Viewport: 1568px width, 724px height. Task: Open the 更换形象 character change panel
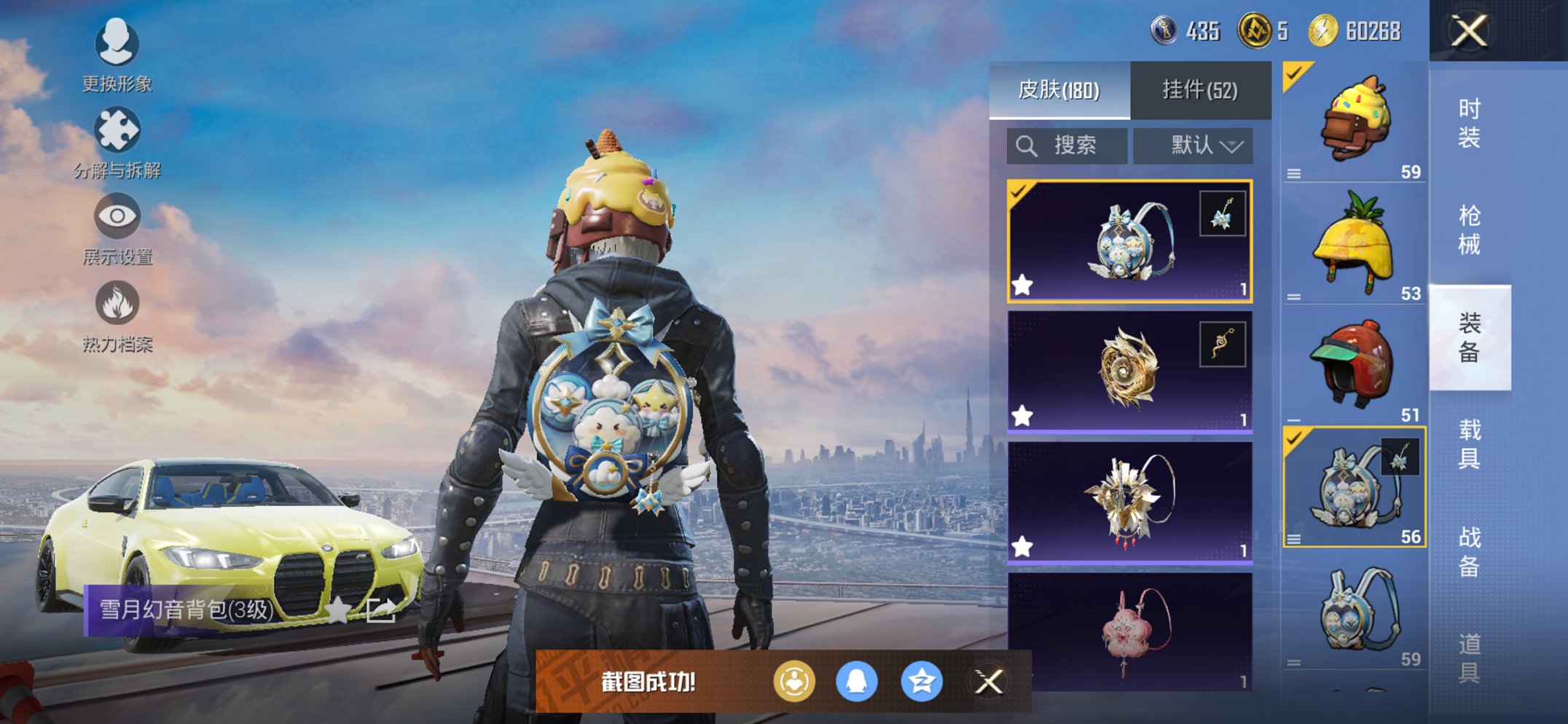(x=117, y=45)
